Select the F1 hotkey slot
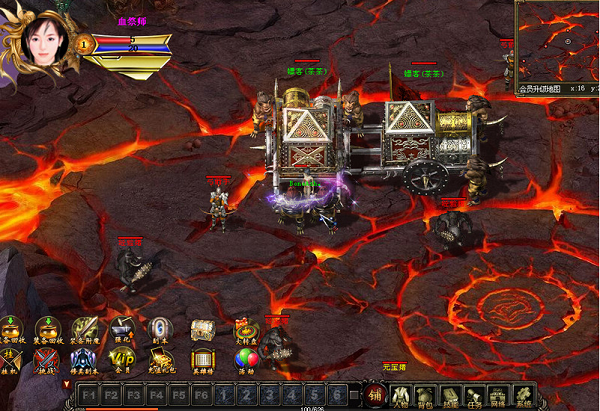 [x=88, y=395]
